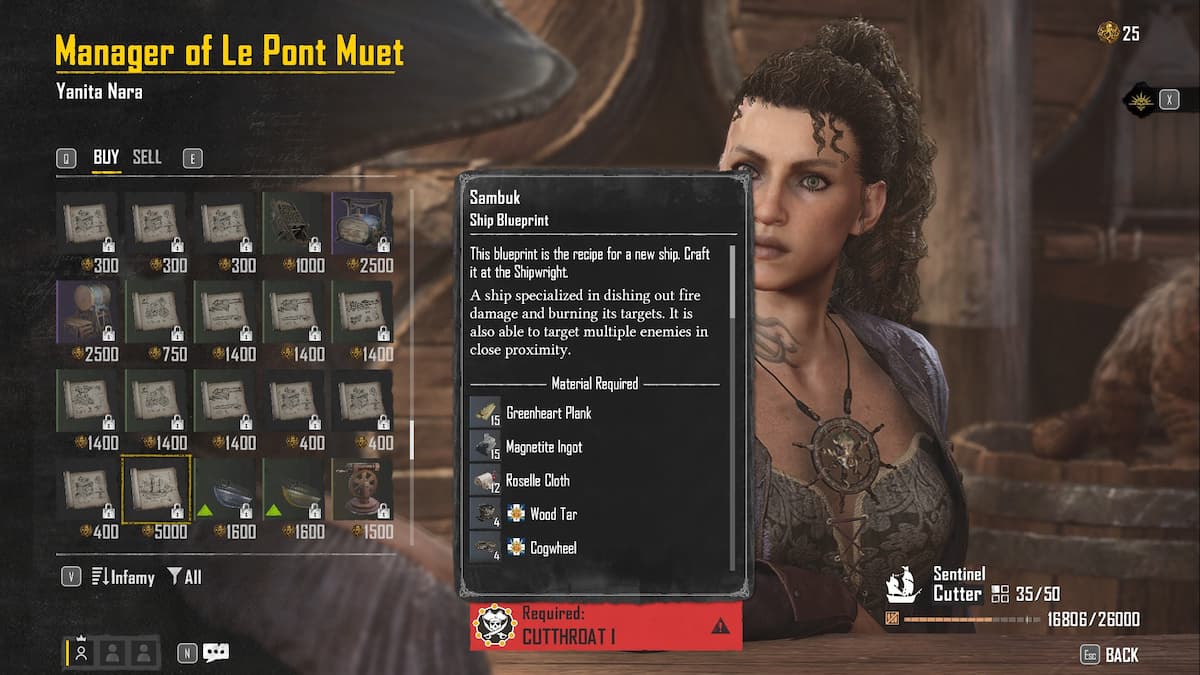Select the blueprint priced at 750
The width and height of the screenshot is (1200, 675).
coord(156,311)
